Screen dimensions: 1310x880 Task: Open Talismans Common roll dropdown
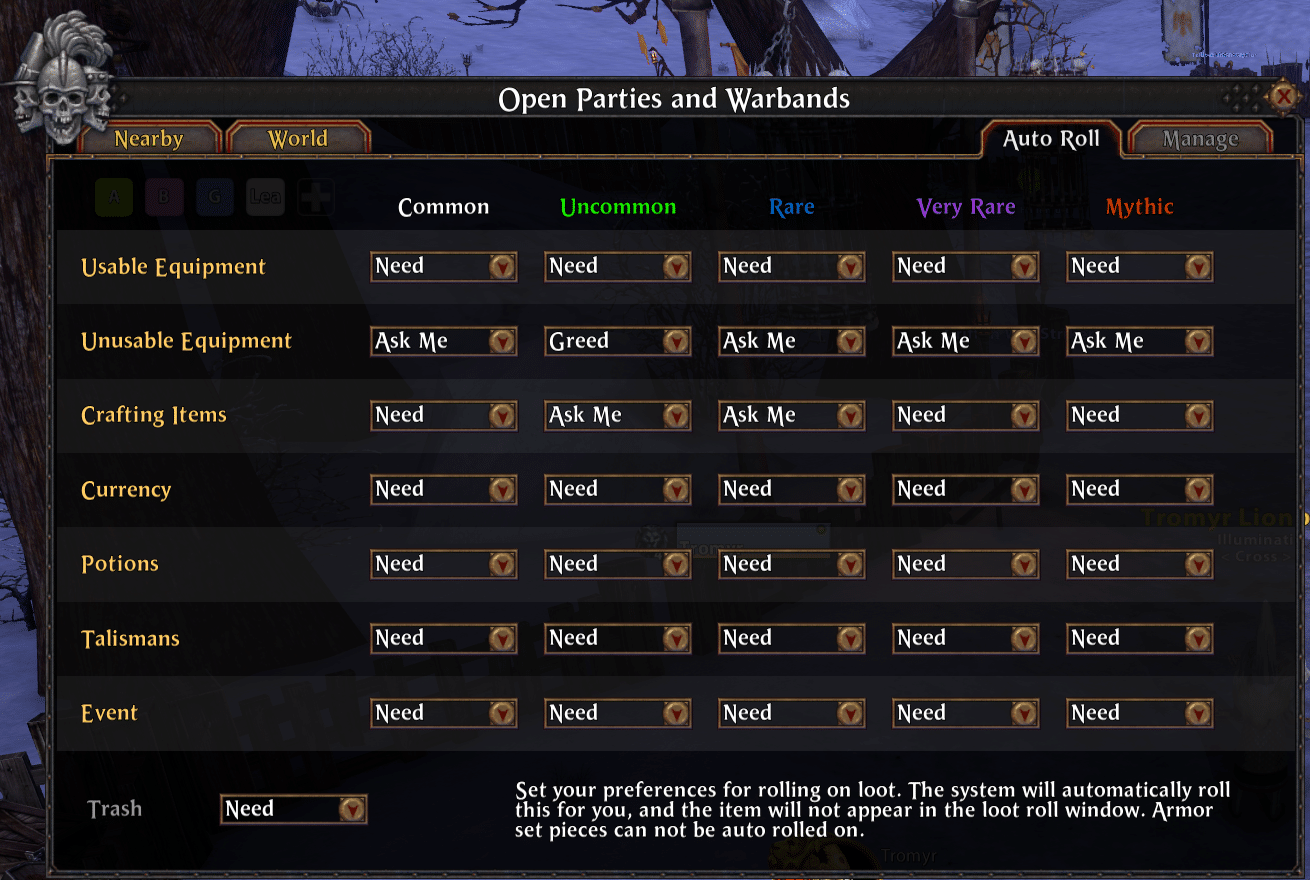pyautogui.click(x=502, y=638)
